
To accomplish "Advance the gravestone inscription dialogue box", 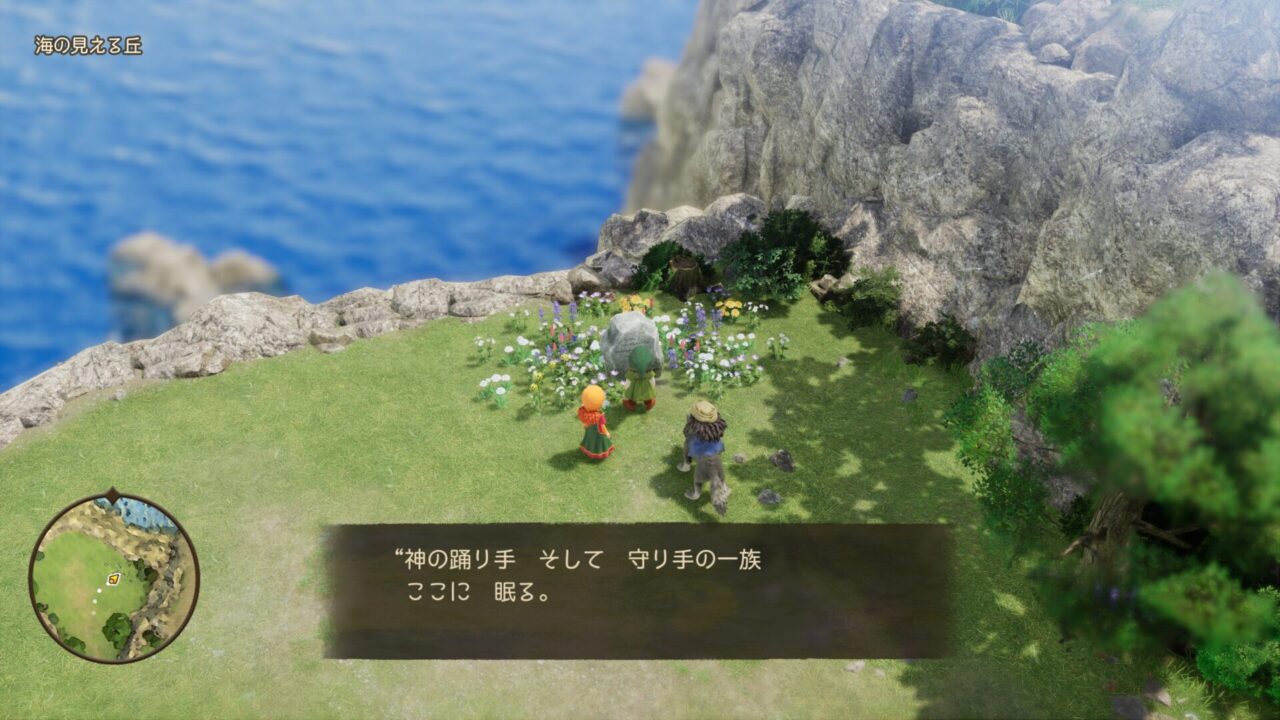I will pyautogui.click(x=637, y=590).
